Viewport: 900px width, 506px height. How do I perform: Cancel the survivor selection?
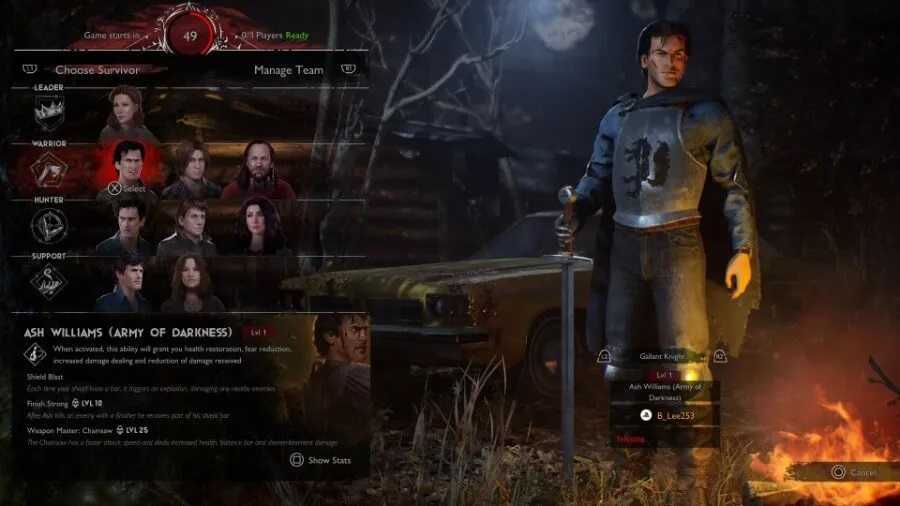(851, 472)
